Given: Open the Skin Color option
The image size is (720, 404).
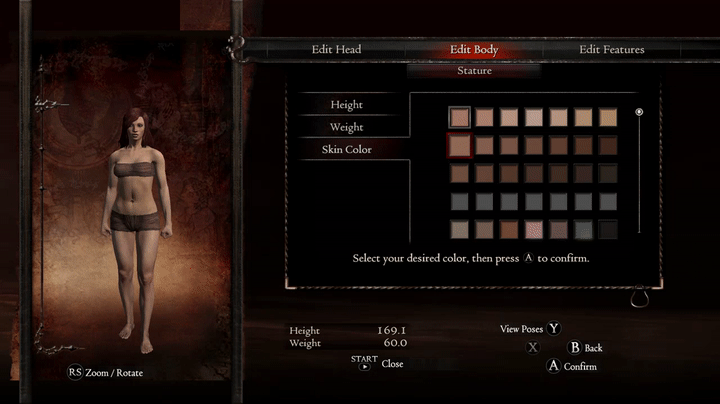Looking at the screenshot, I should [x=347, y=150].
